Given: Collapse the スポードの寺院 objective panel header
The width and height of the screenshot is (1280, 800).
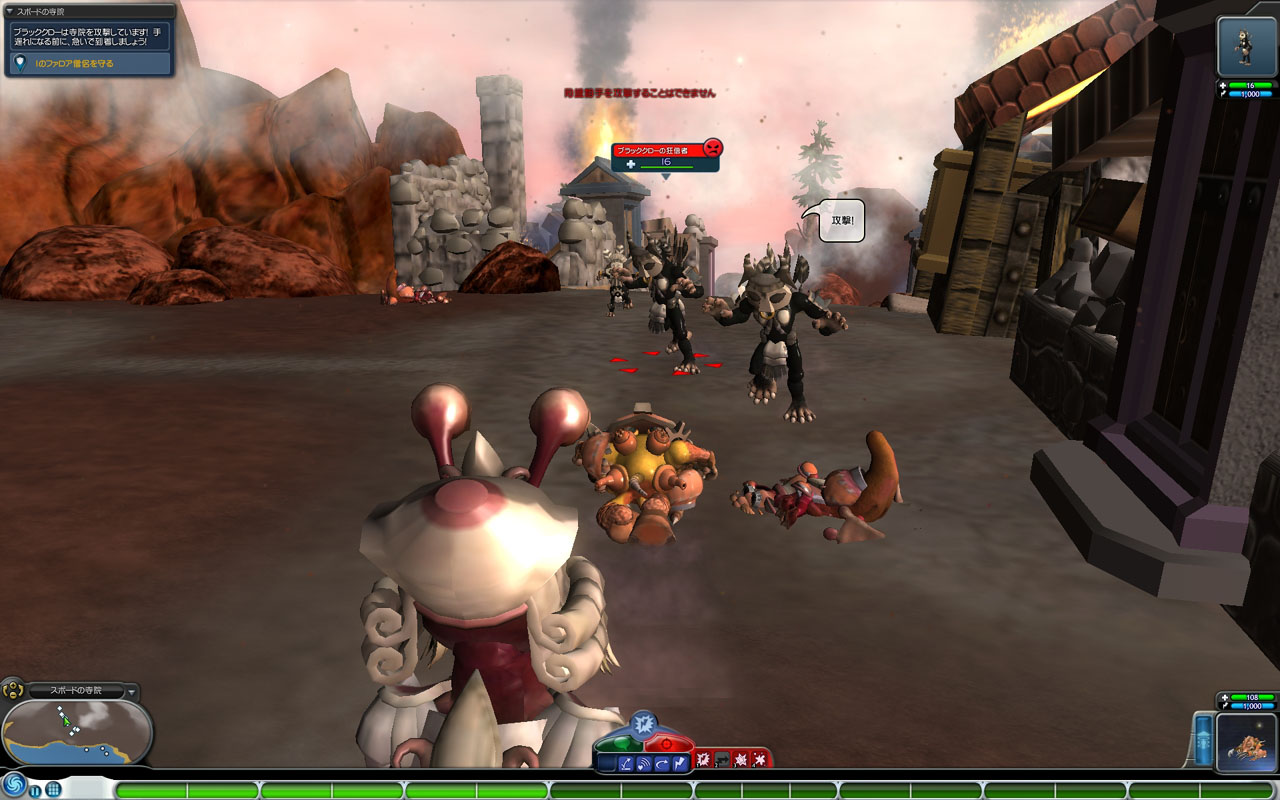Looking at the screenshot, I should tap(10, 11).
